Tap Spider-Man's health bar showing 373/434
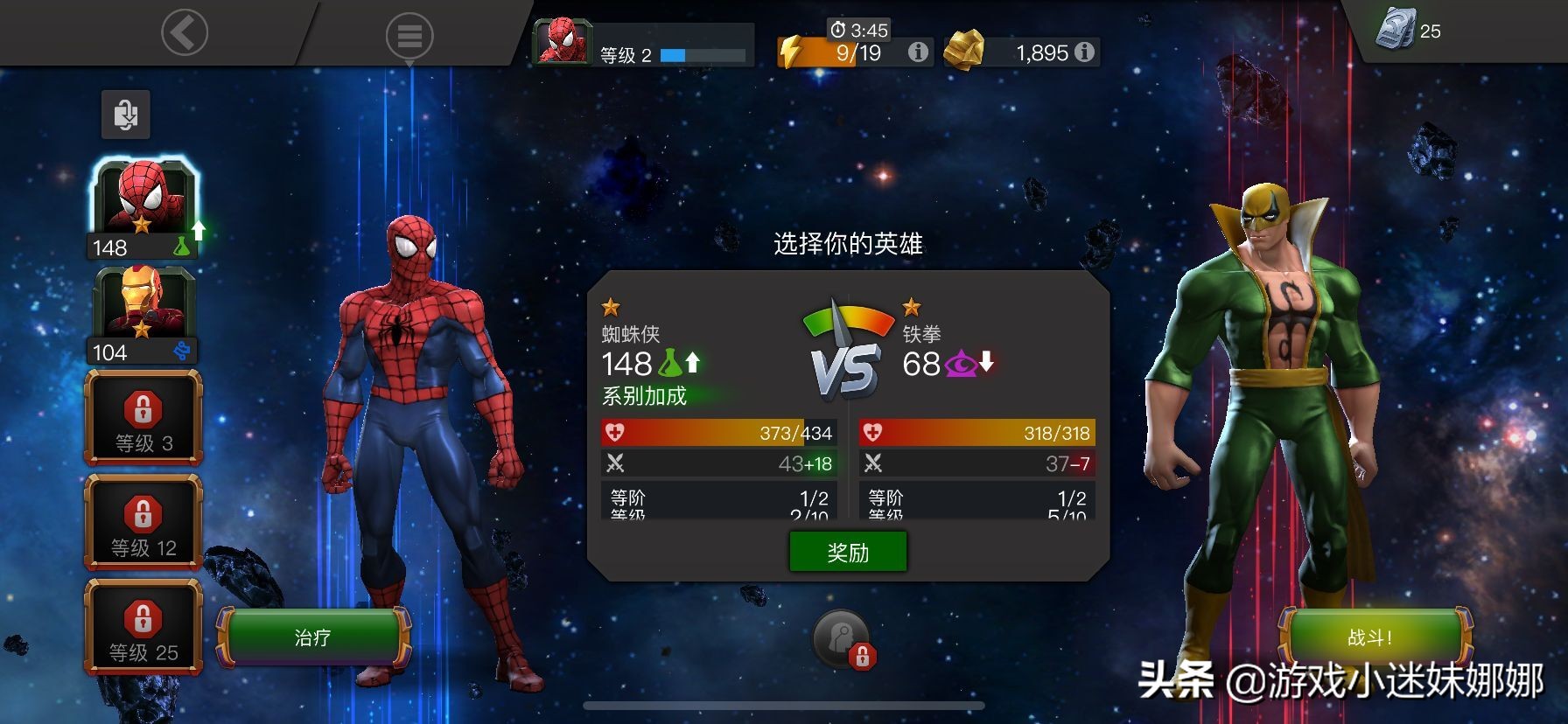The height and width of the screenshot is (724, 1568). pos(717,431)
